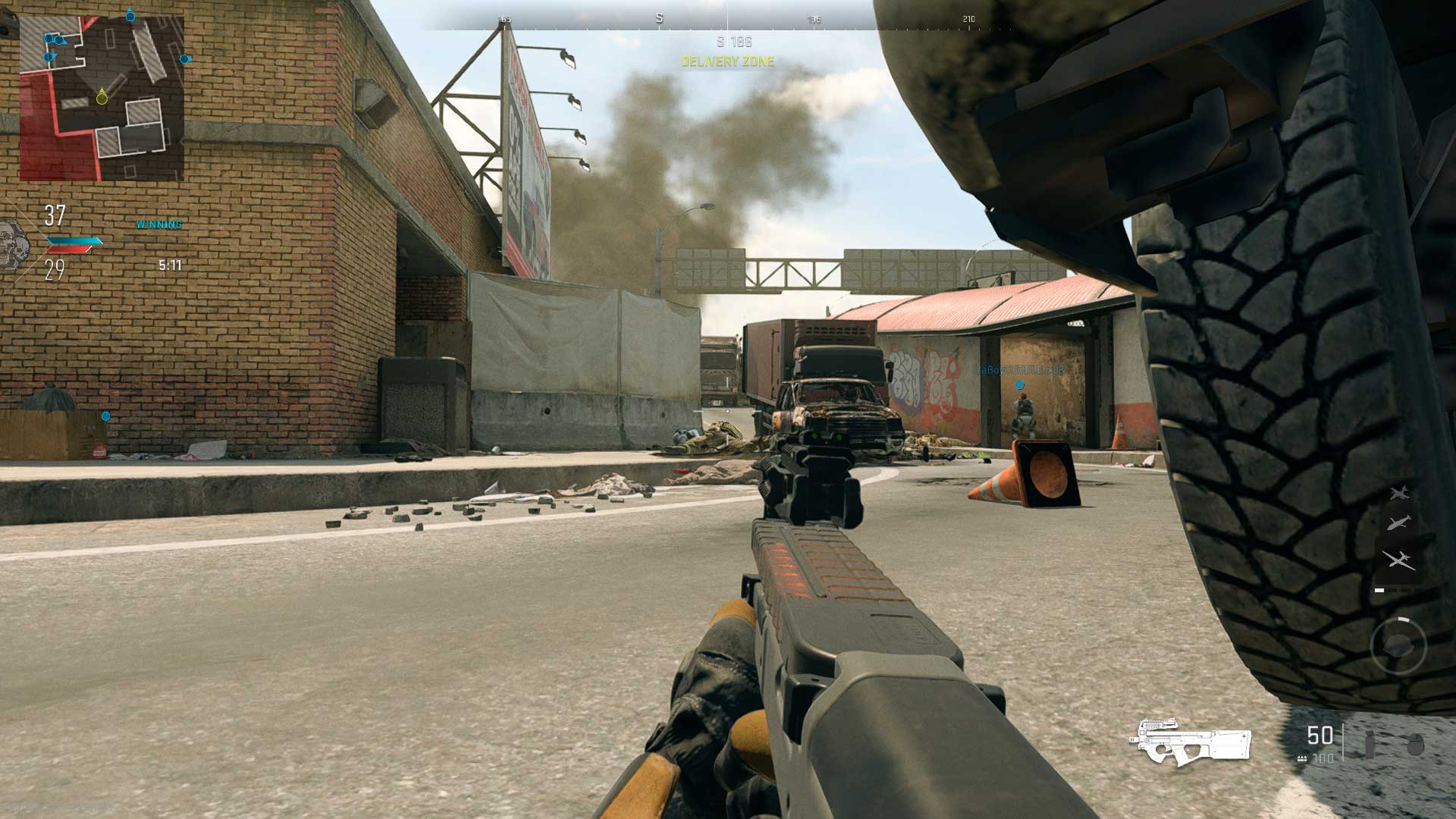The width and height of the screenshot is (1456, 819).
Task: Select the Field Upgrade circular indicator
Action: (x=1398, y=643)
